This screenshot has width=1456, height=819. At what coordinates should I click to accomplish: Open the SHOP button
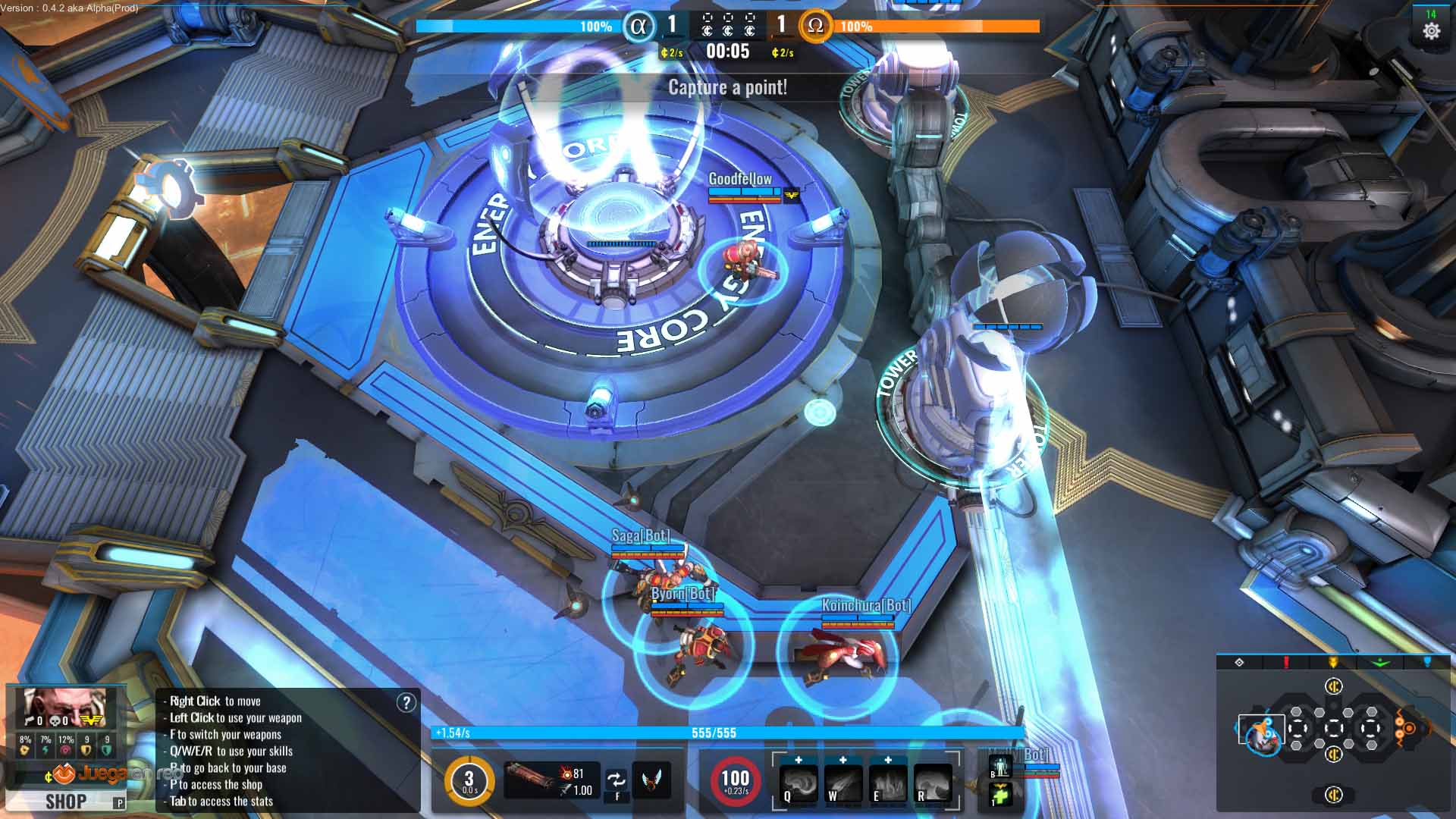pyautogui.click(x=65, y=802)
